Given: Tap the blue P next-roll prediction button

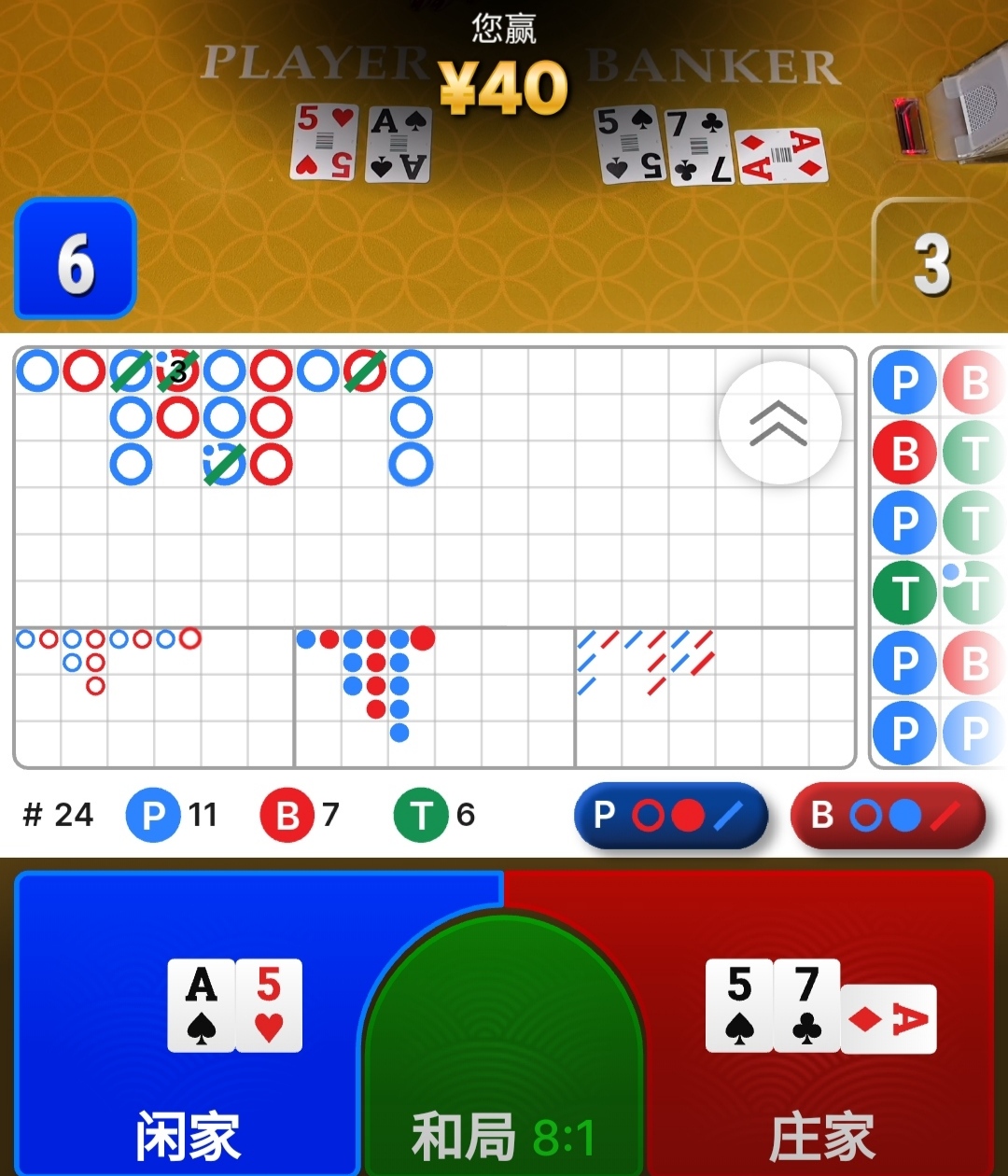Looking at the screenshot, I should pos(670,815).
